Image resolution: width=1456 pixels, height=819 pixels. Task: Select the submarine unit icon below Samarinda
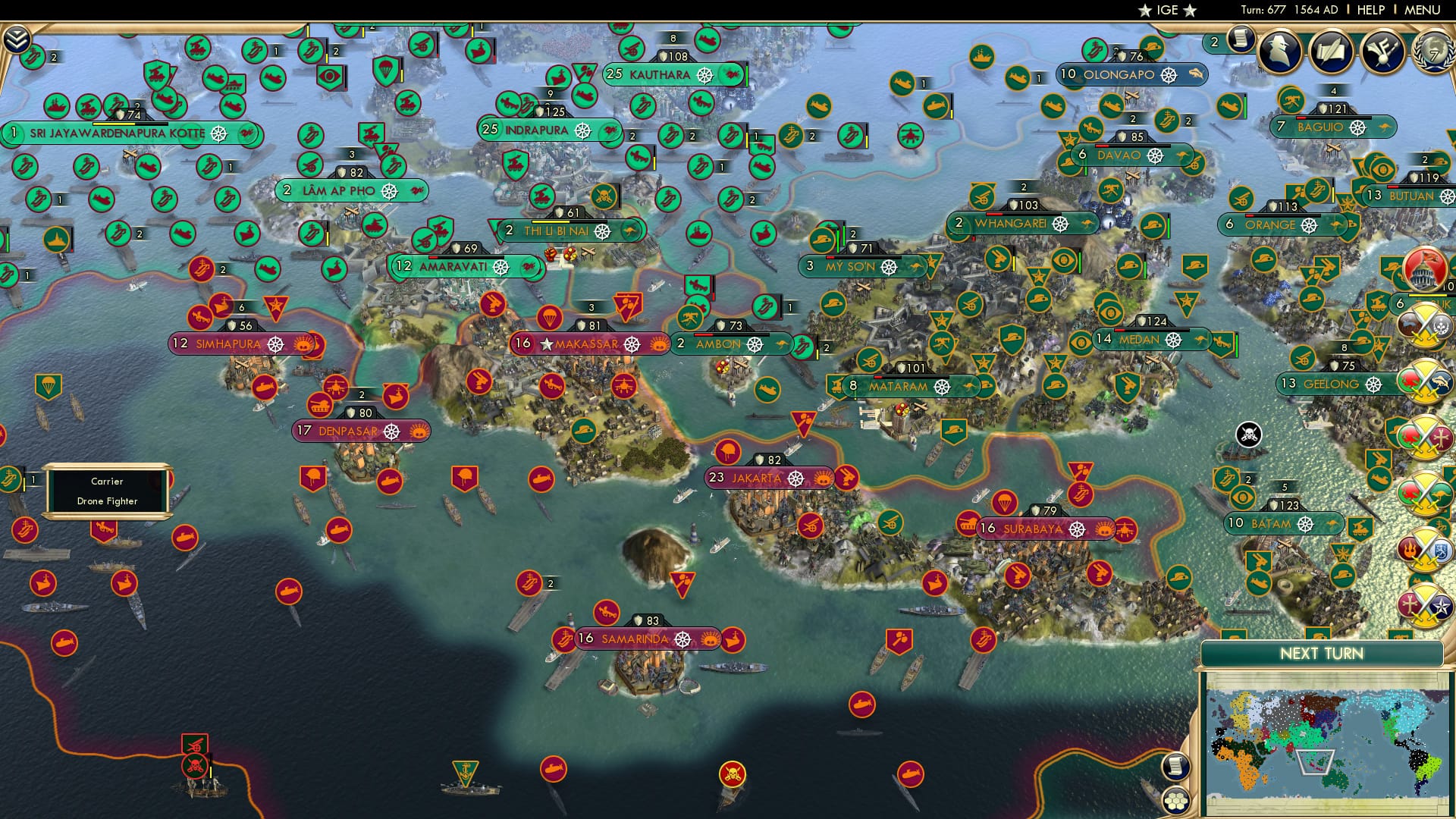coord(554,769)
